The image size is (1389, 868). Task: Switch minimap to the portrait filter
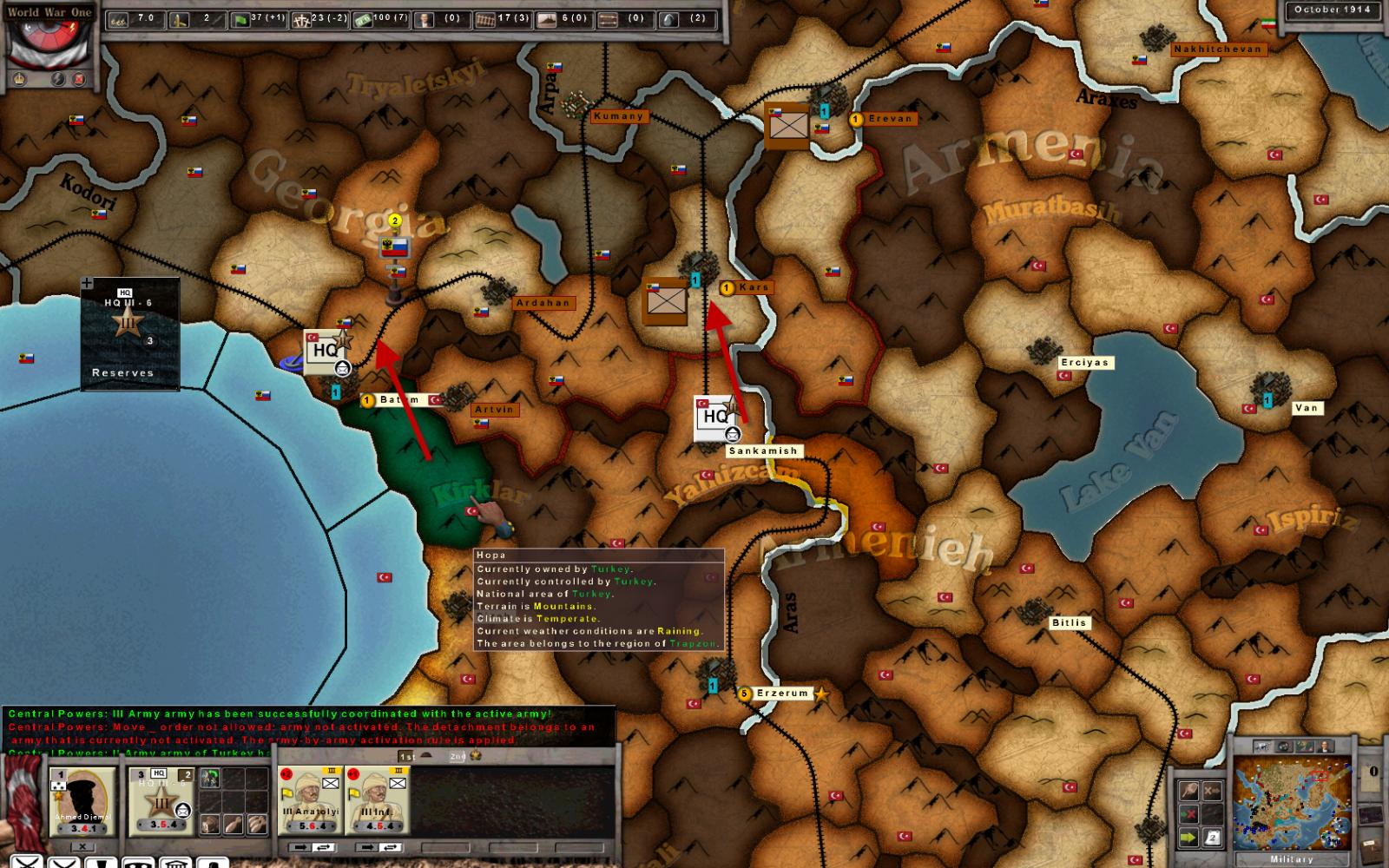pos(1326,746)
